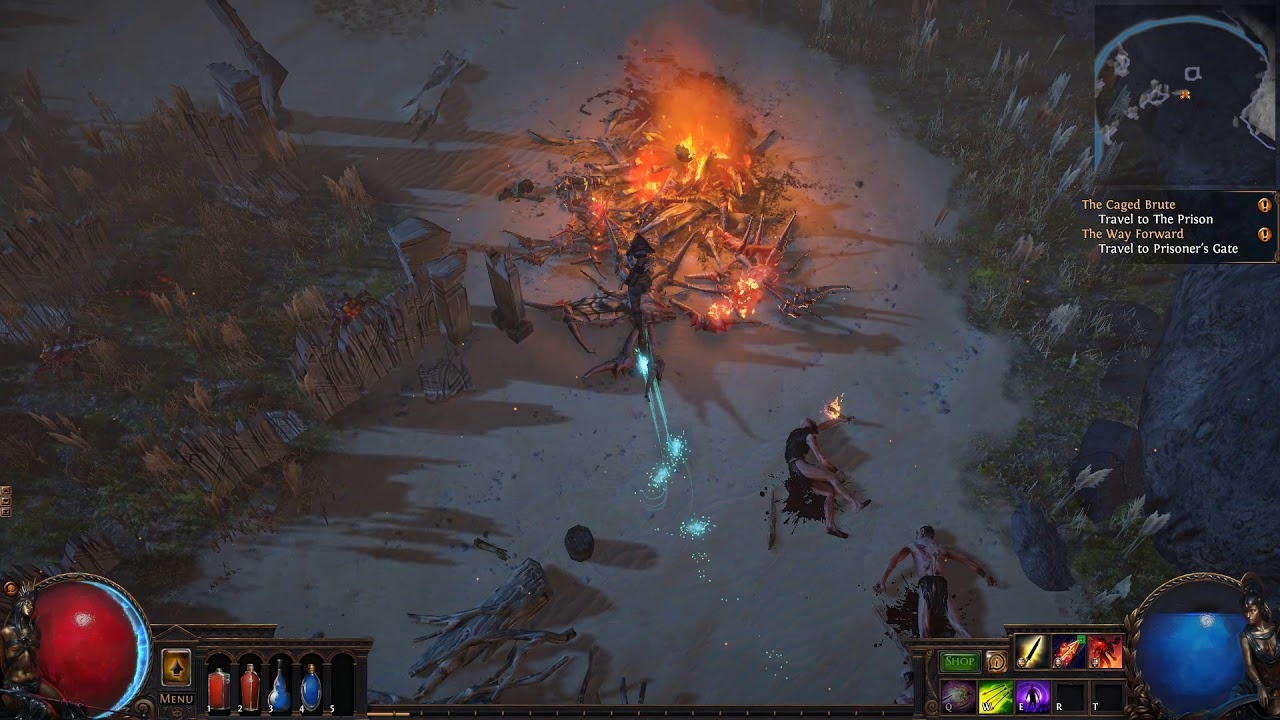Use the red life flask in slot 2
This screenshot has height=720, width=1280.
(x=249, y=688)
